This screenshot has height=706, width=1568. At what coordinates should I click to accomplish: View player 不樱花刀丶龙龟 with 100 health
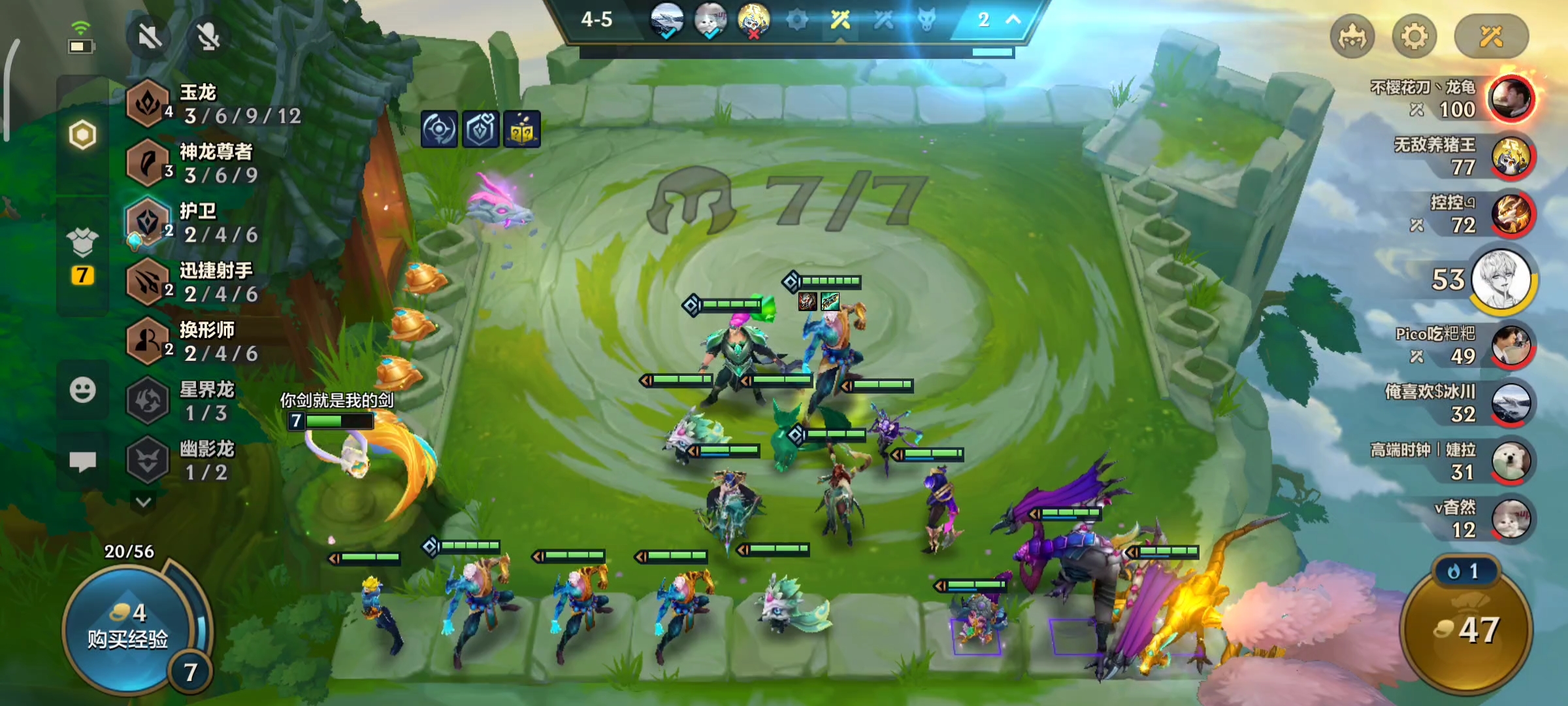coord(1511,99)
